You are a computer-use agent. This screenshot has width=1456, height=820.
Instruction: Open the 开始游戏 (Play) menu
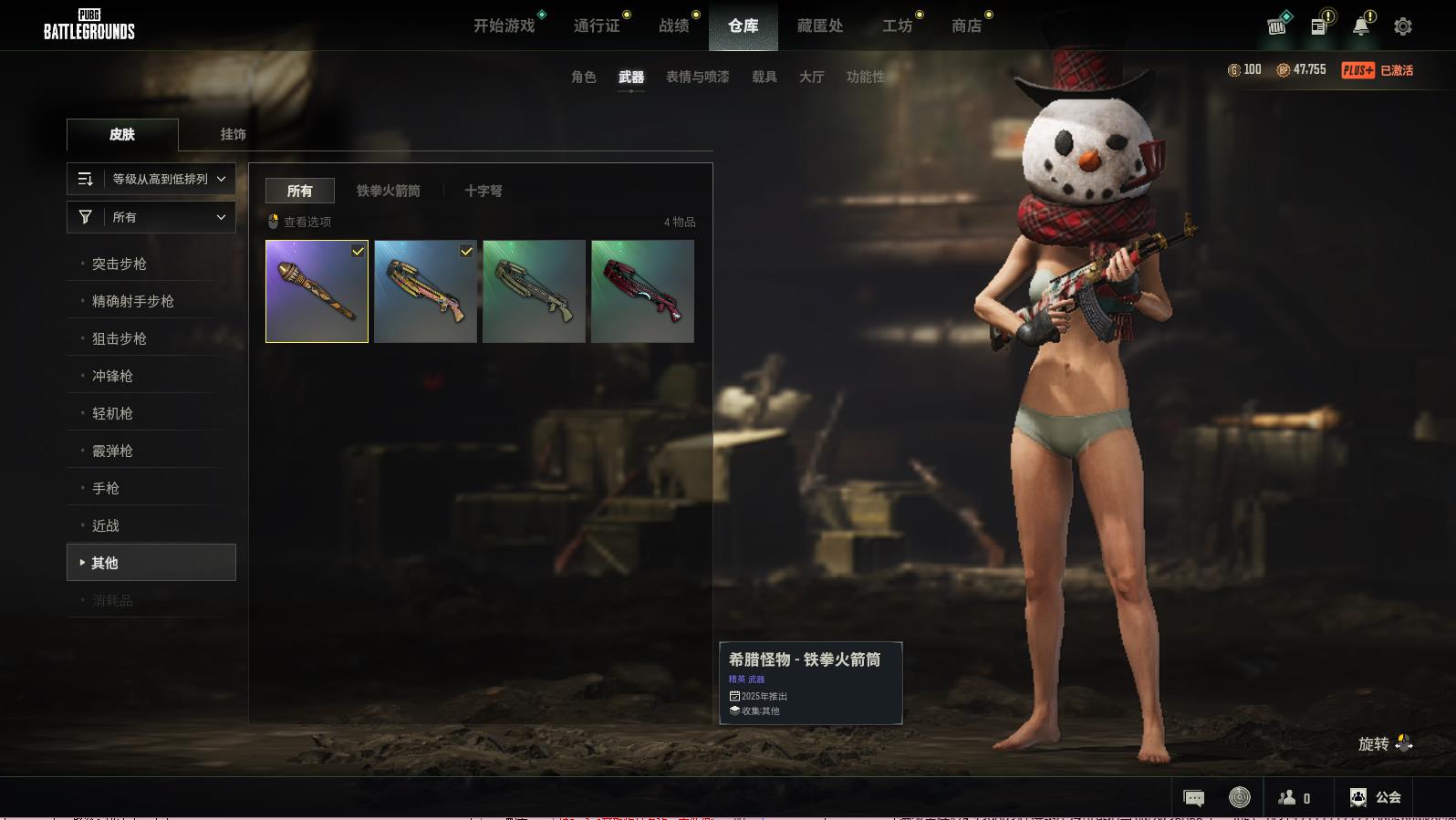tap(504, 26)
